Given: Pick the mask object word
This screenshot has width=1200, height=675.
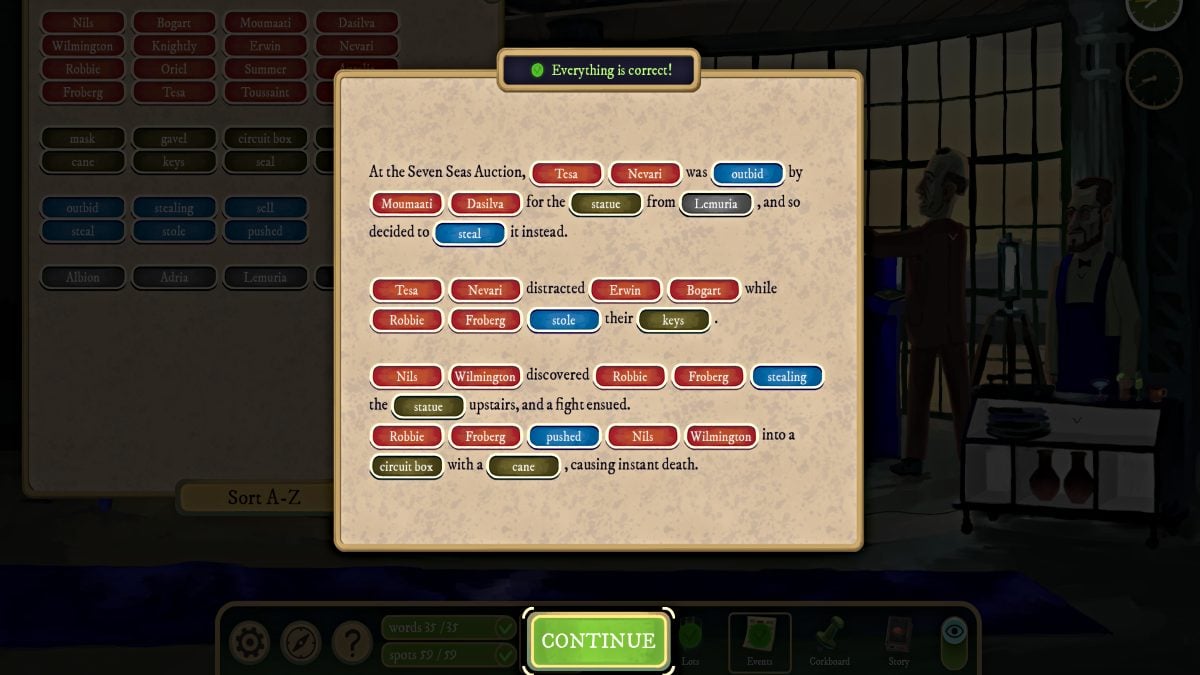Looking at the screenshot, I should point(83,139).
